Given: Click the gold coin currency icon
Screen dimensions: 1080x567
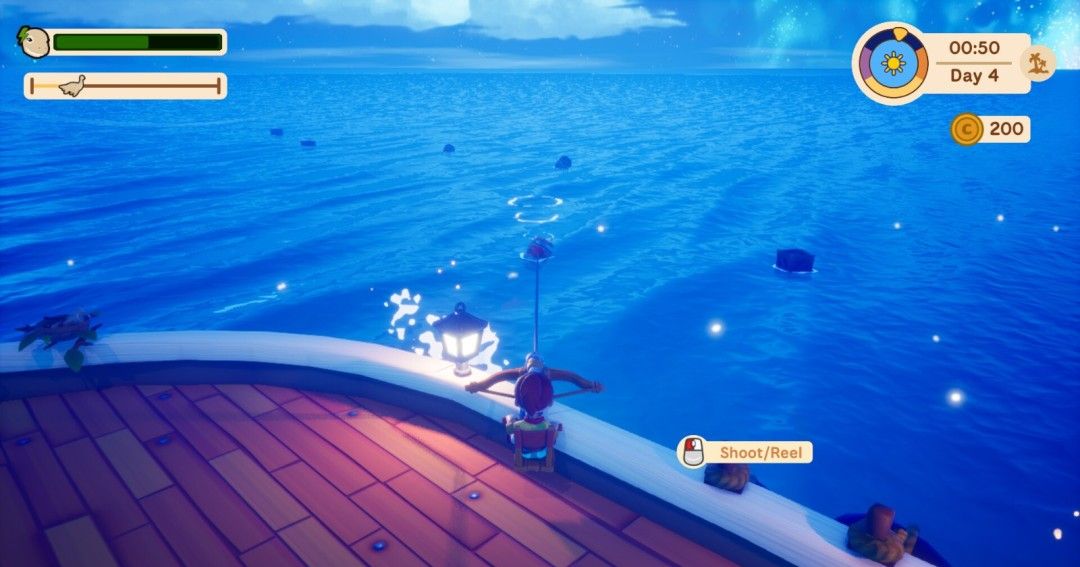Looking at the screenshot, I should click(x=966, y=129).
